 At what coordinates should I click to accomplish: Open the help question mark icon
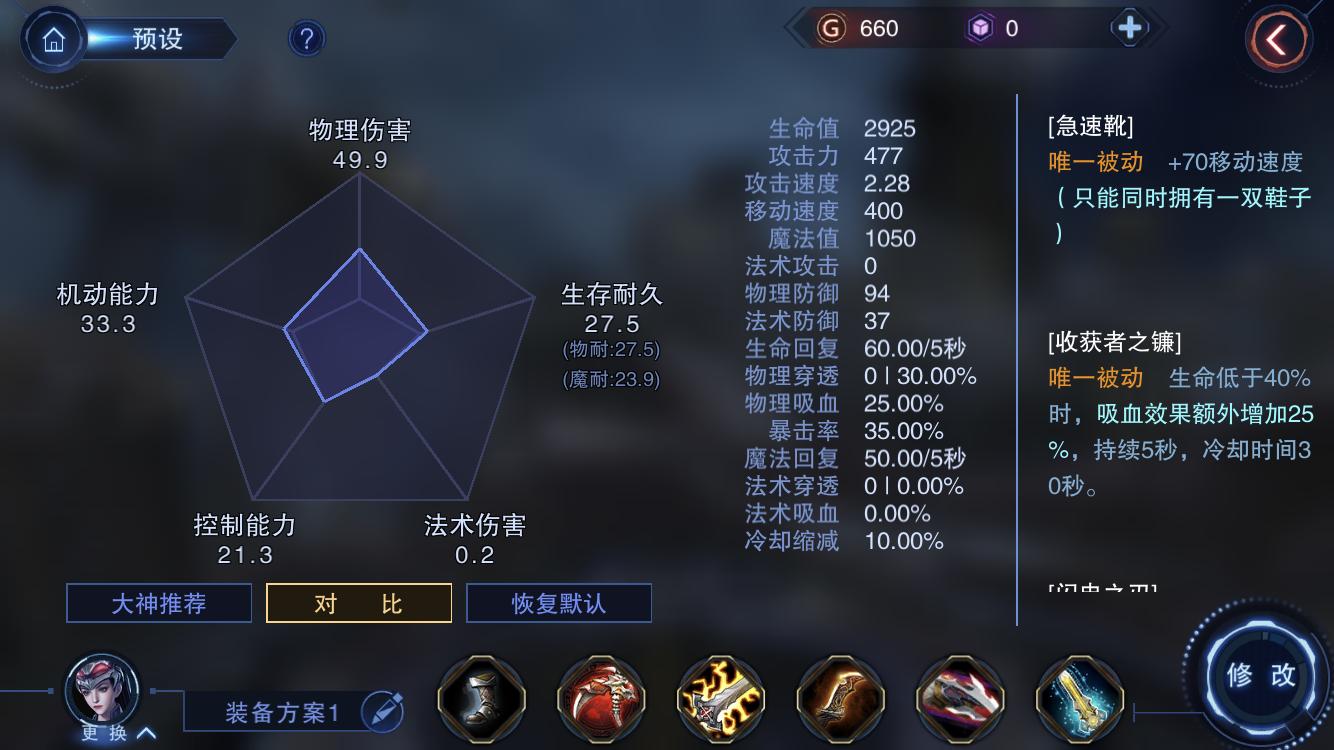[304, 38]
